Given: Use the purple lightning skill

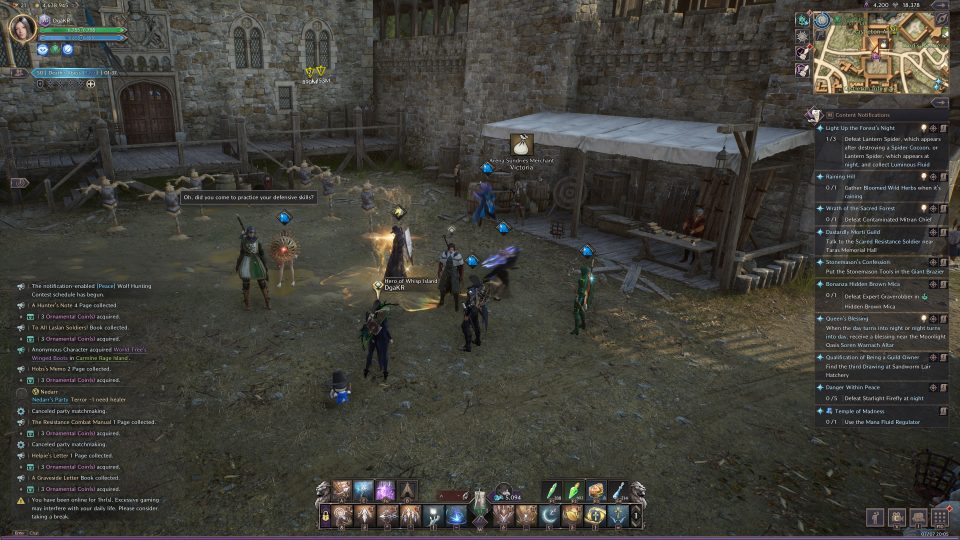Looking at the screenshot, I should (x=384, y=491).
